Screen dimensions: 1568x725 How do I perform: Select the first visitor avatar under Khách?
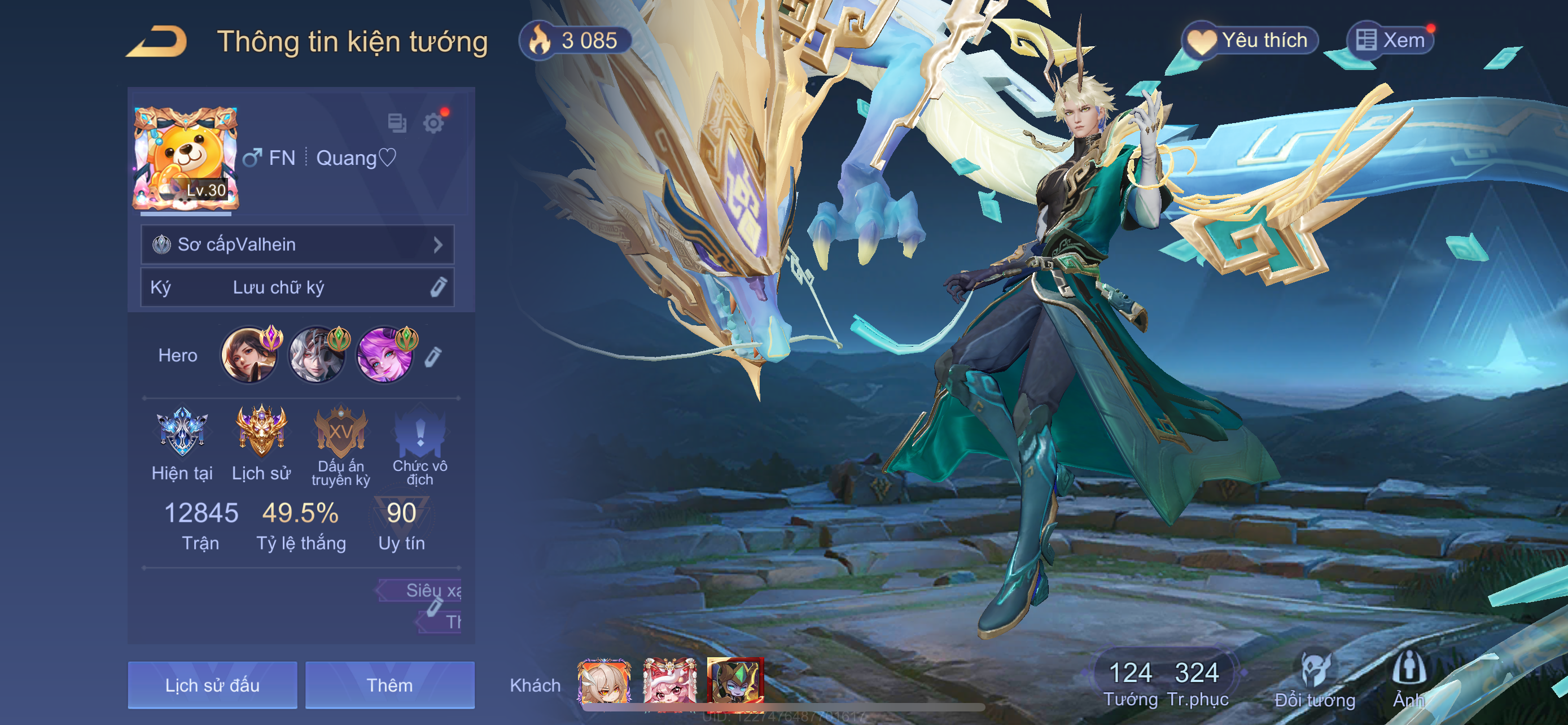click(605, 681)
